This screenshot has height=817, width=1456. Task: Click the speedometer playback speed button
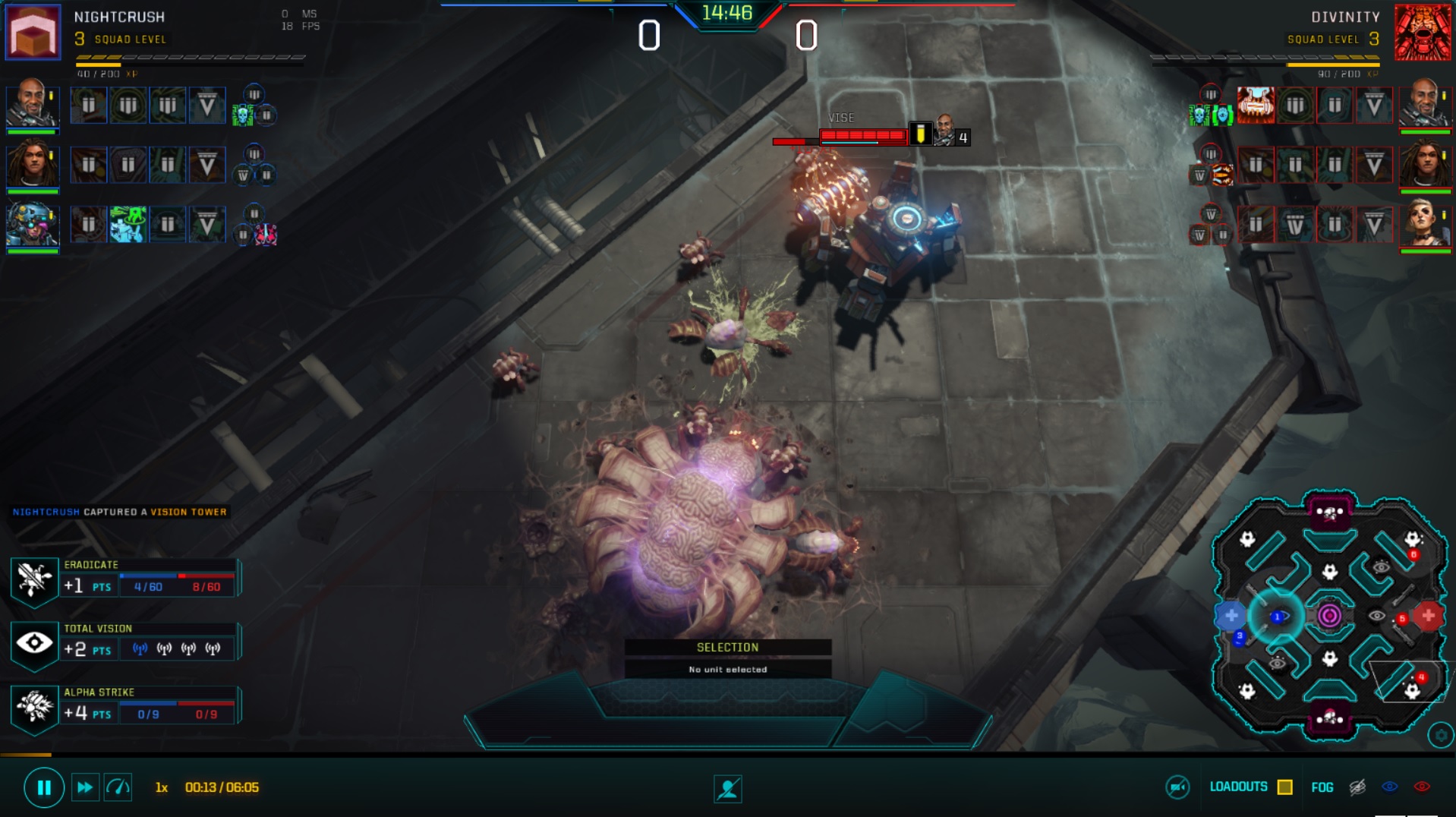(118, 787)
